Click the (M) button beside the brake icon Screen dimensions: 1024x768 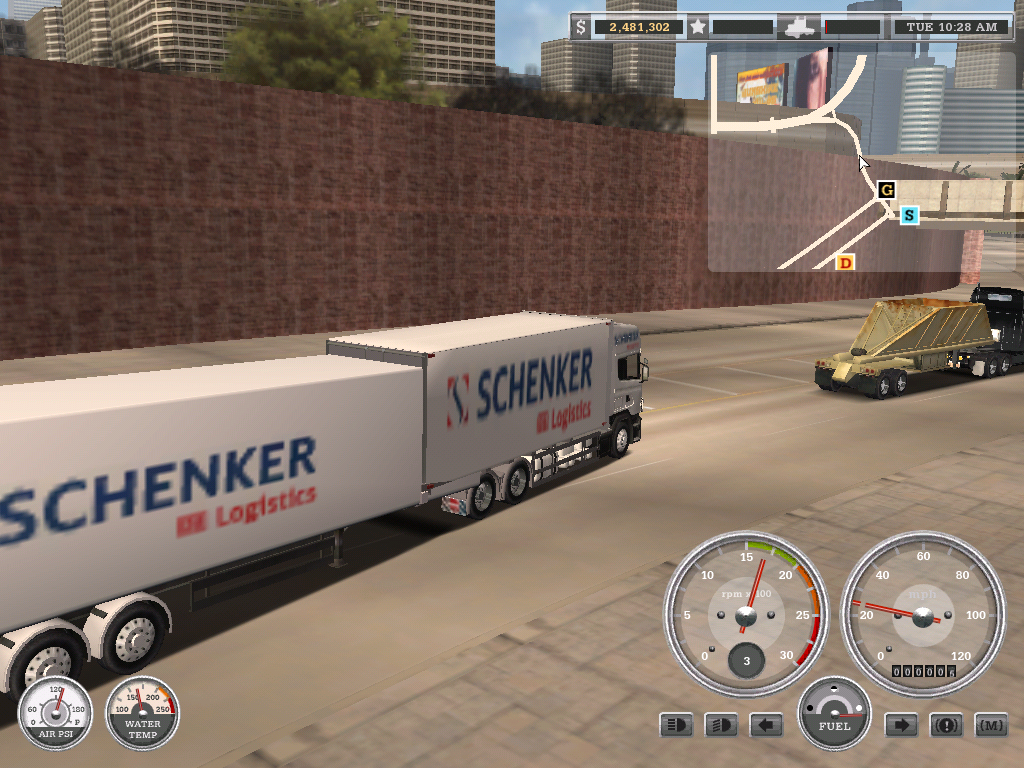991,725
